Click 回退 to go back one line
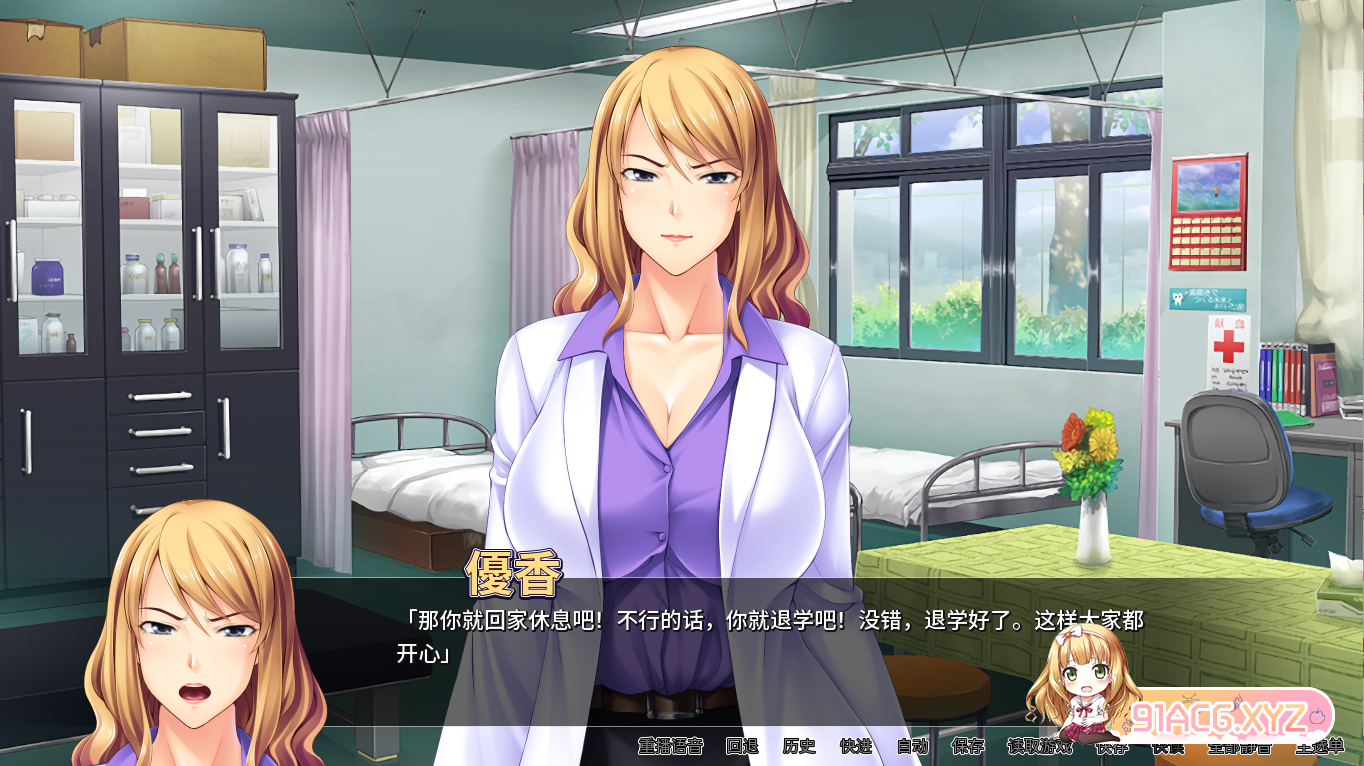This screenshot has height=766, width=1364. 743,744
